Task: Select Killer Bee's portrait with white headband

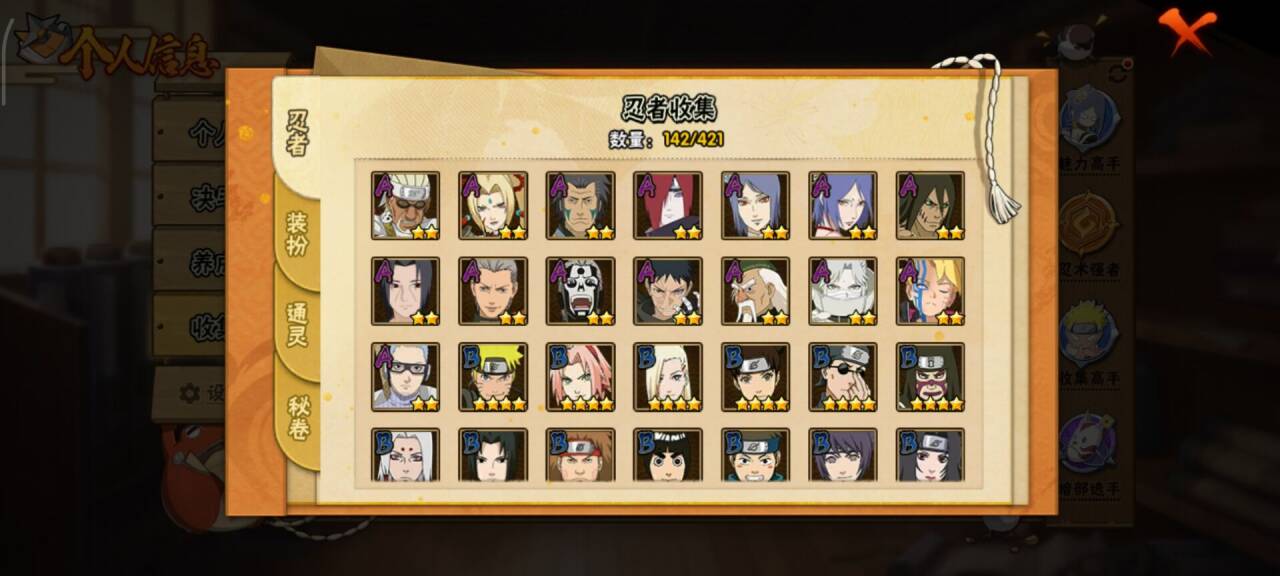Action: click(x=405, y=205)
